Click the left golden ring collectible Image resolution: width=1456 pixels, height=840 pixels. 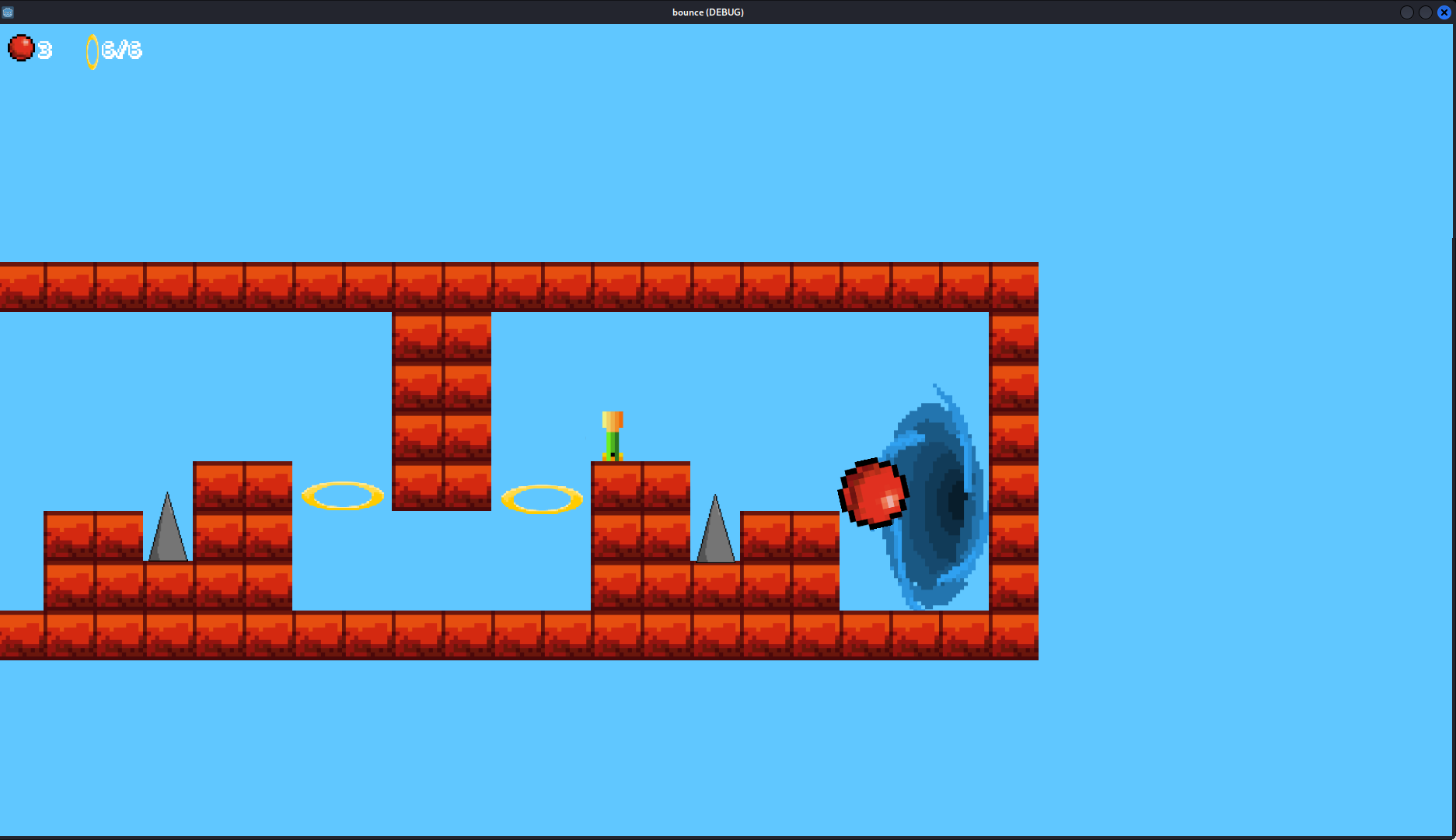click(342, 495)
